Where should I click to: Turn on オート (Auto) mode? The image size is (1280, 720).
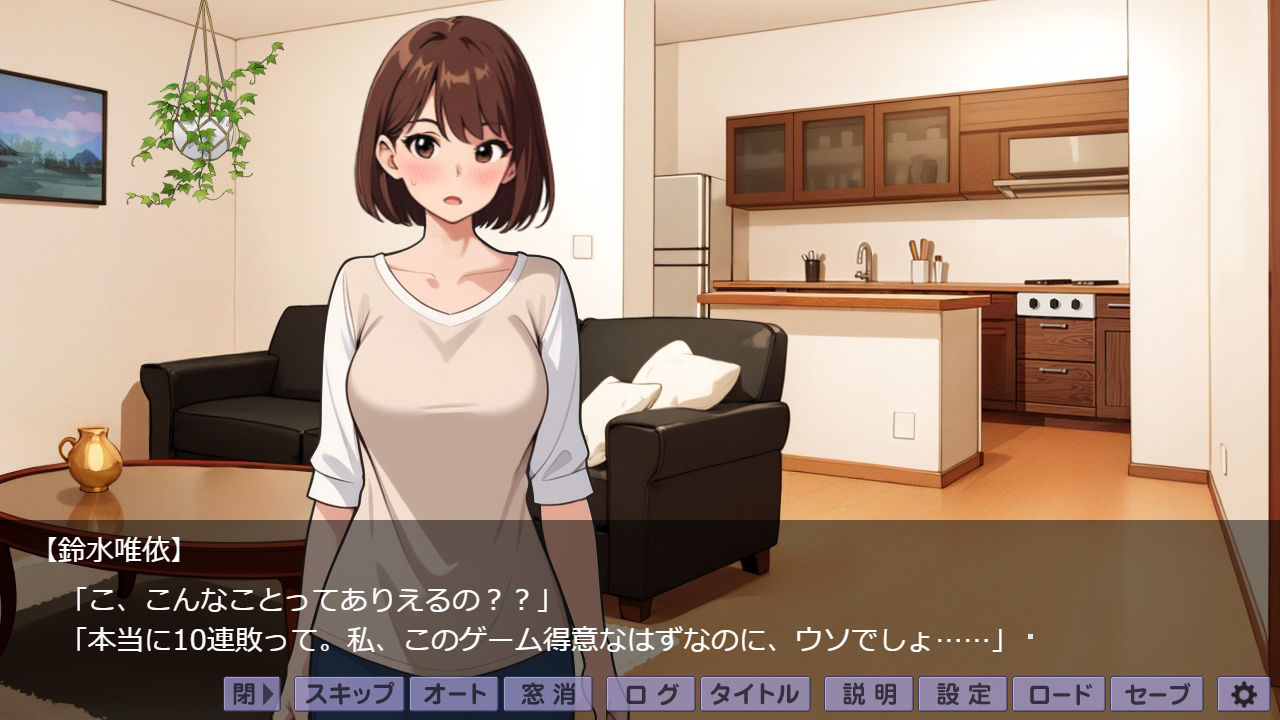coord(453,693)
